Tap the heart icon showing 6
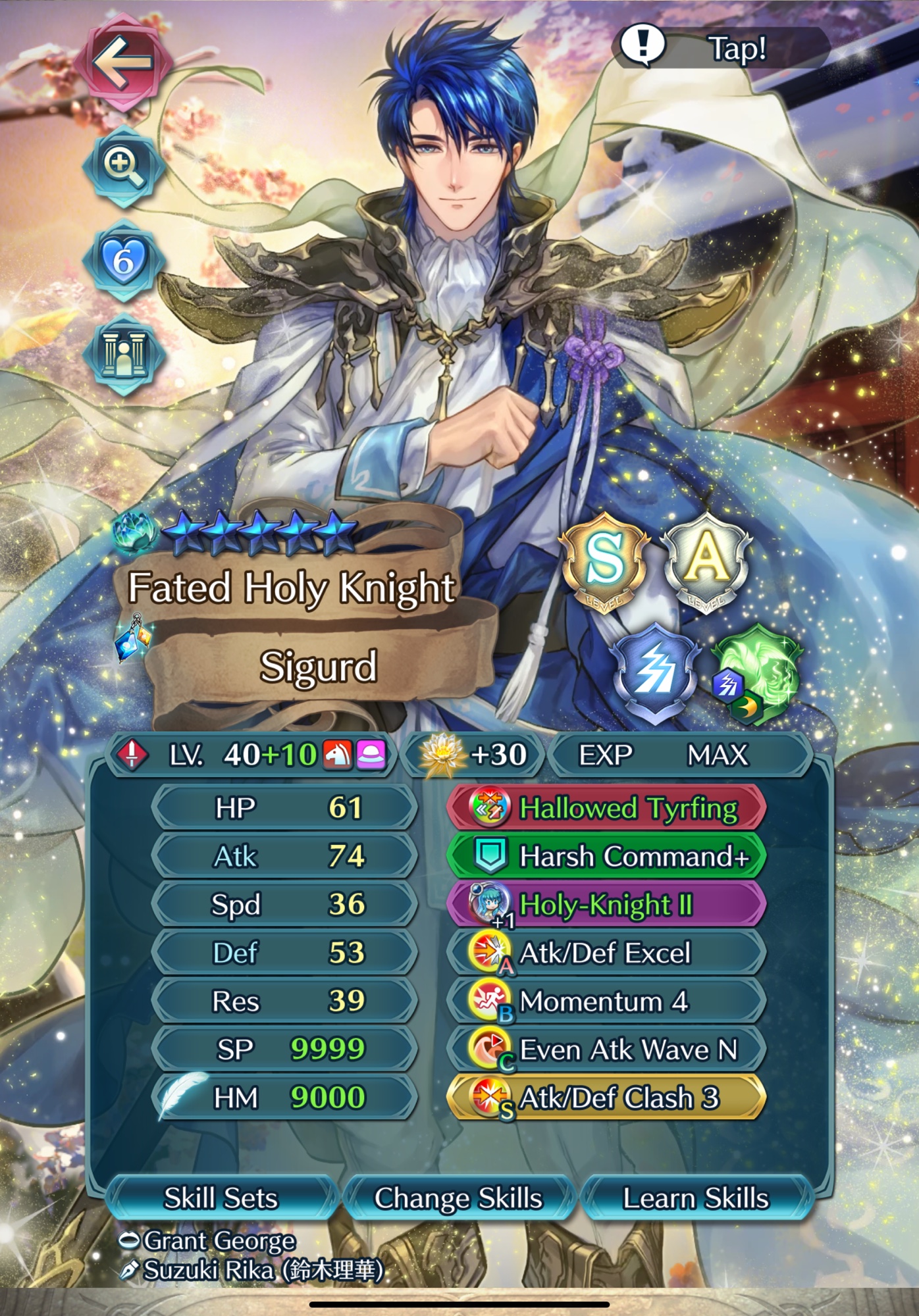Image resolution: width=919 pixels, height=1316 pixels. coord(123,261)
